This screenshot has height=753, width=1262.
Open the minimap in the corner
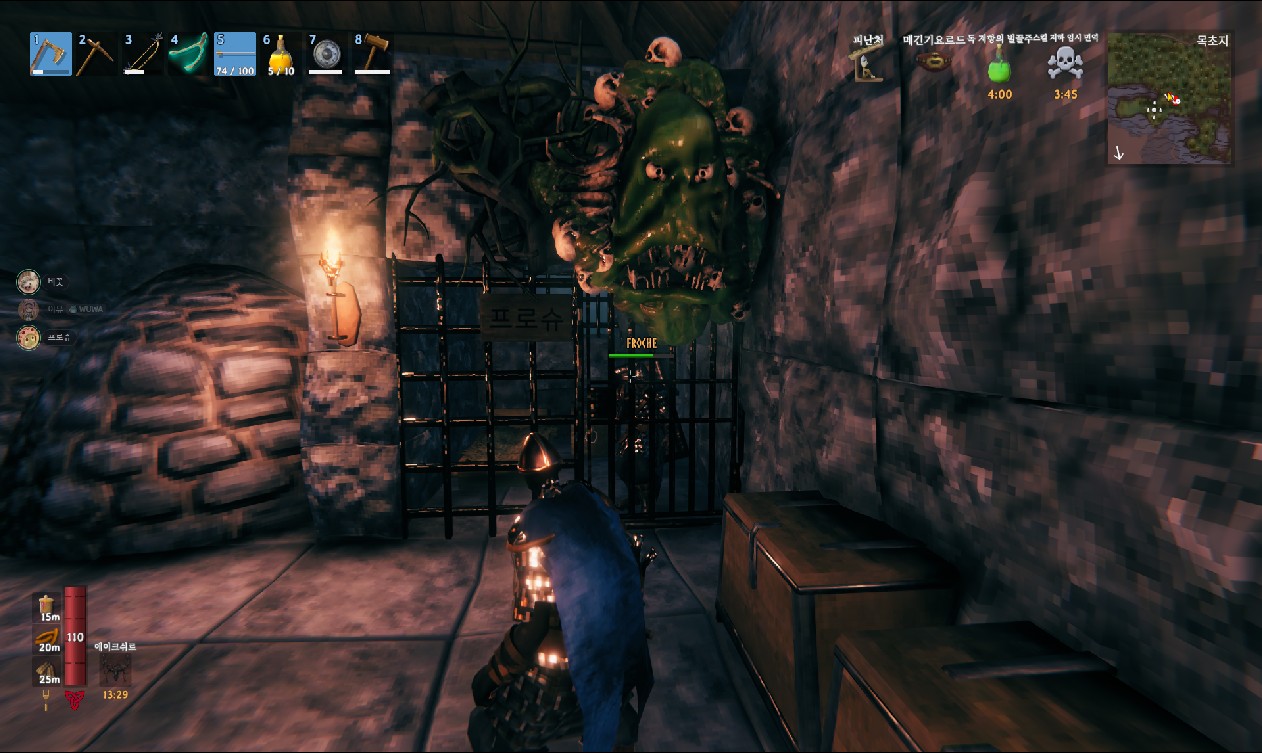(x=1169, y=98)
